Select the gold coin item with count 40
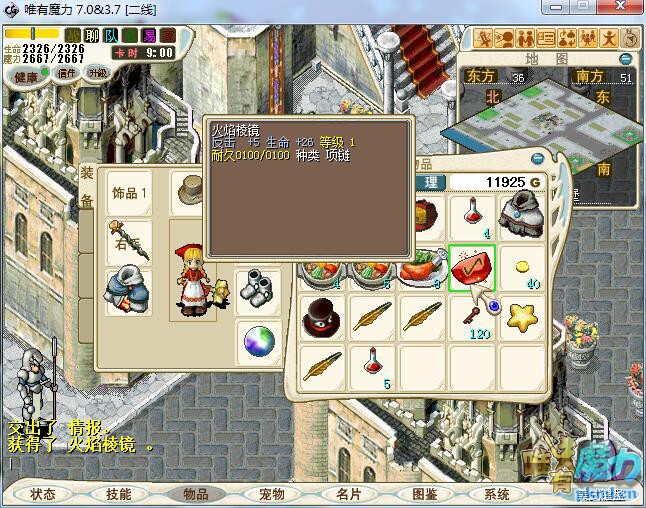This screenshot has width=646, height=508. (522, 267)
